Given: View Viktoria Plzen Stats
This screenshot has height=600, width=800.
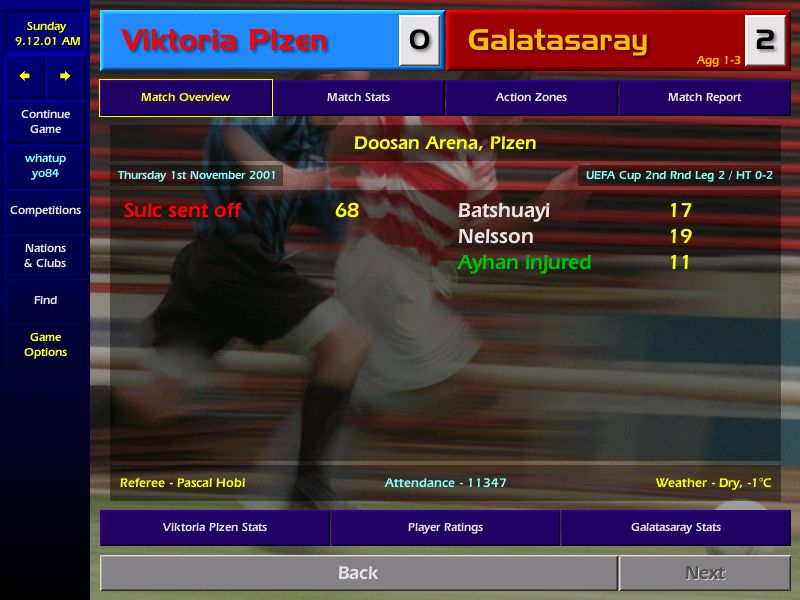Looking at the screenshot, I should pyautogui.click(x=215, y=527).
